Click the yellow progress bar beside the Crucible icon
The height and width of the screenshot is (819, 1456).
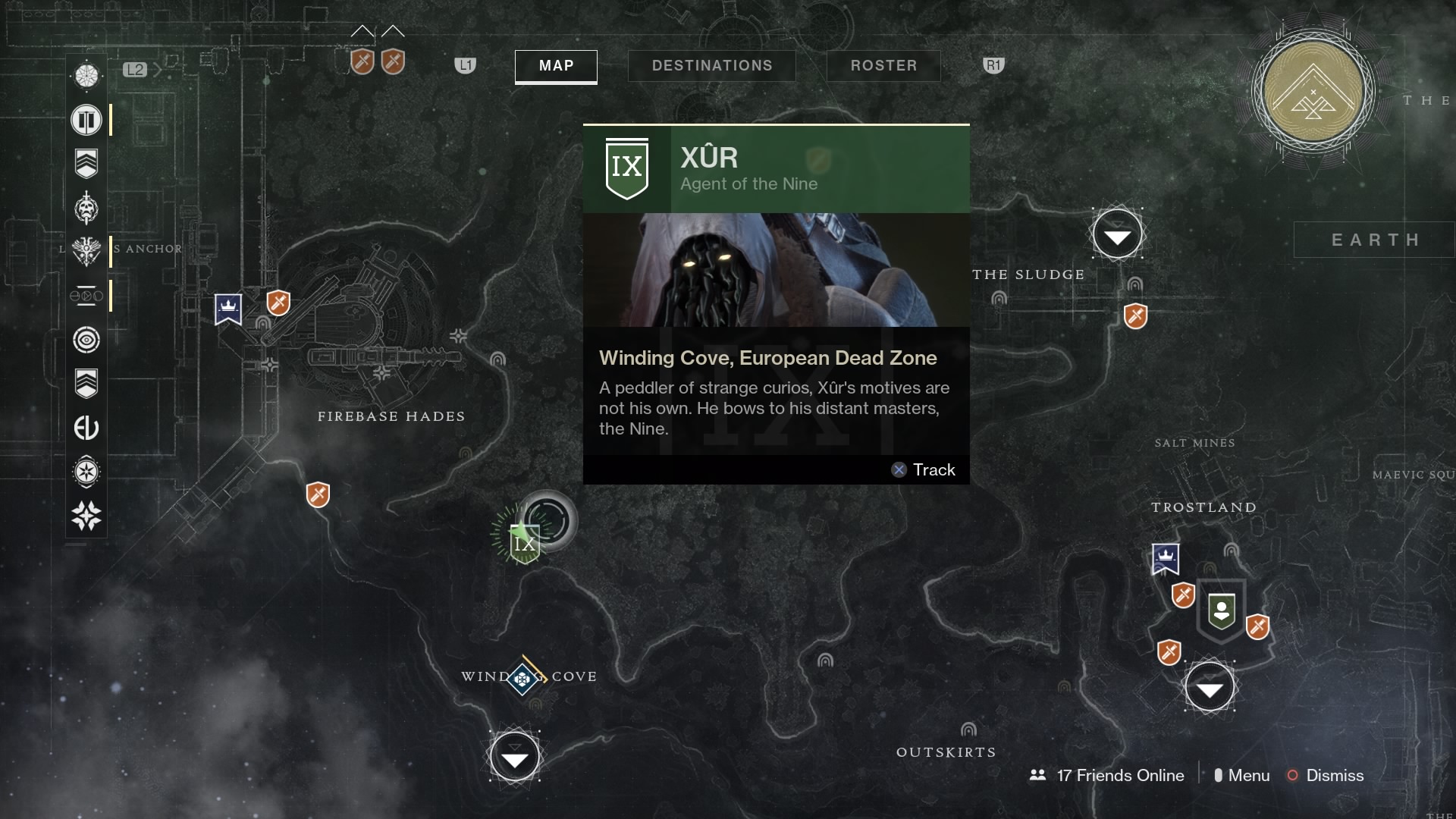(x=112, y=120)
